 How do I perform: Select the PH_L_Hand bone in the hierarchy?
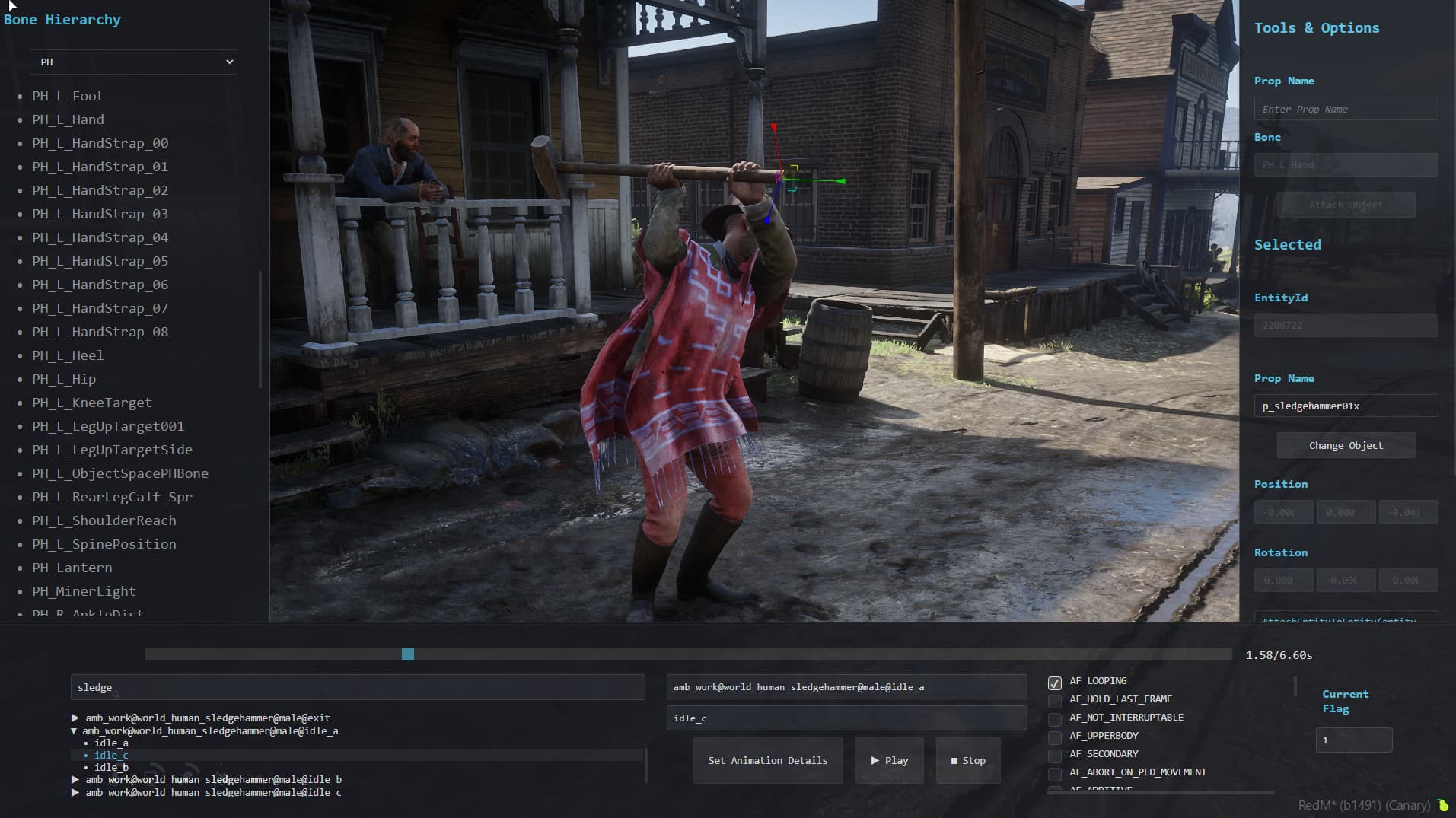pos(68,119)
